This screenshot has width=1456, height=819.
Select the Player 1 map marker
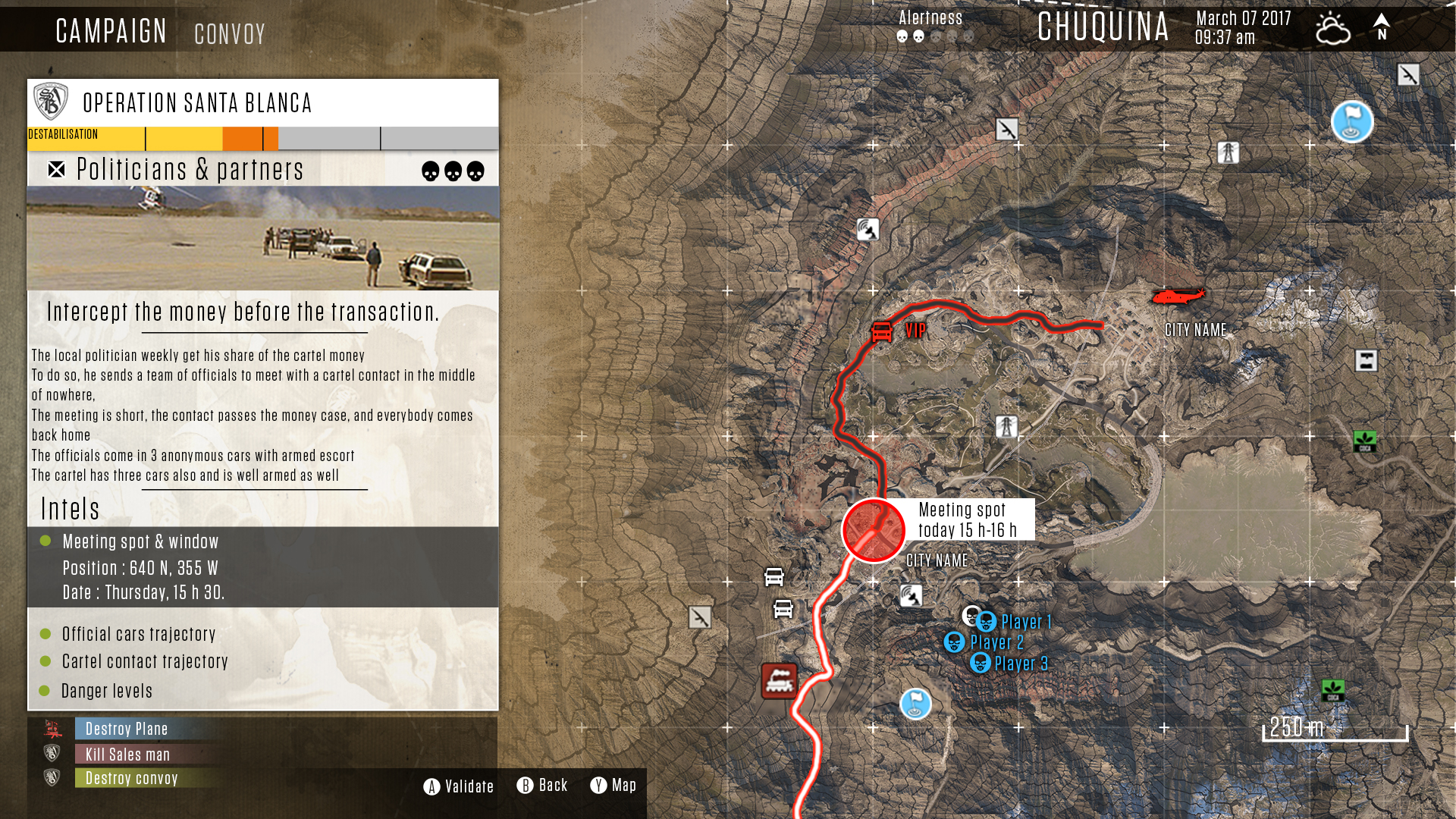point(986,622)
